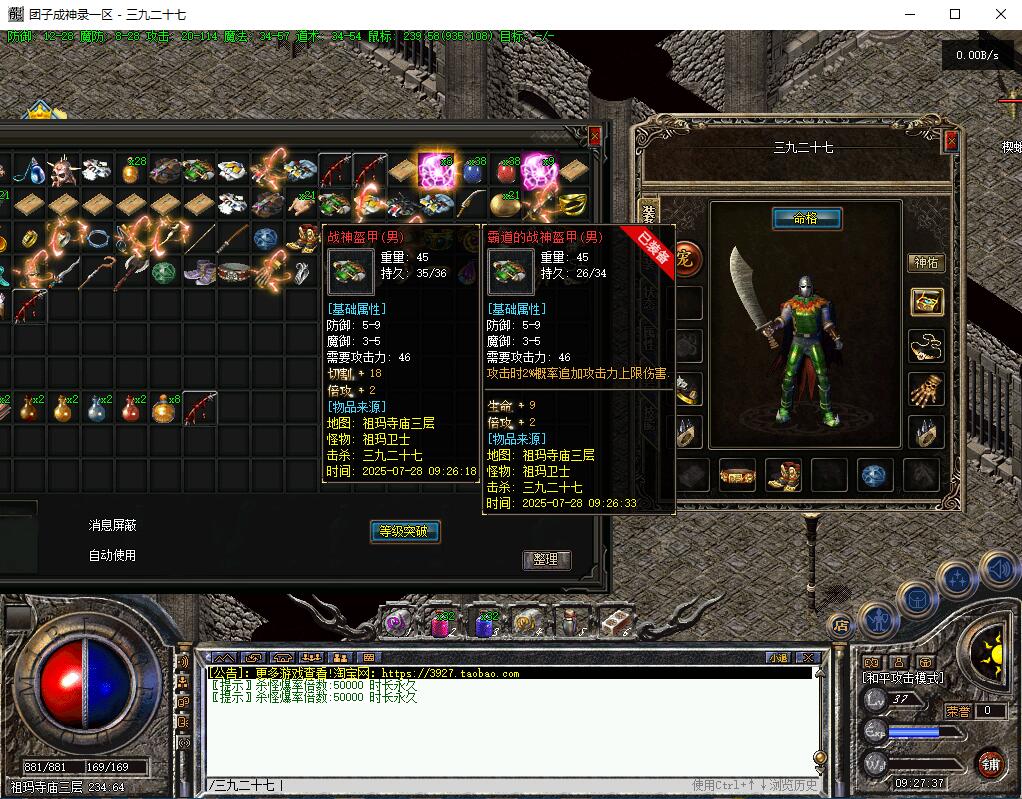Select the equipped golden belt slot
1022x799 pixels.
[737, 475]
